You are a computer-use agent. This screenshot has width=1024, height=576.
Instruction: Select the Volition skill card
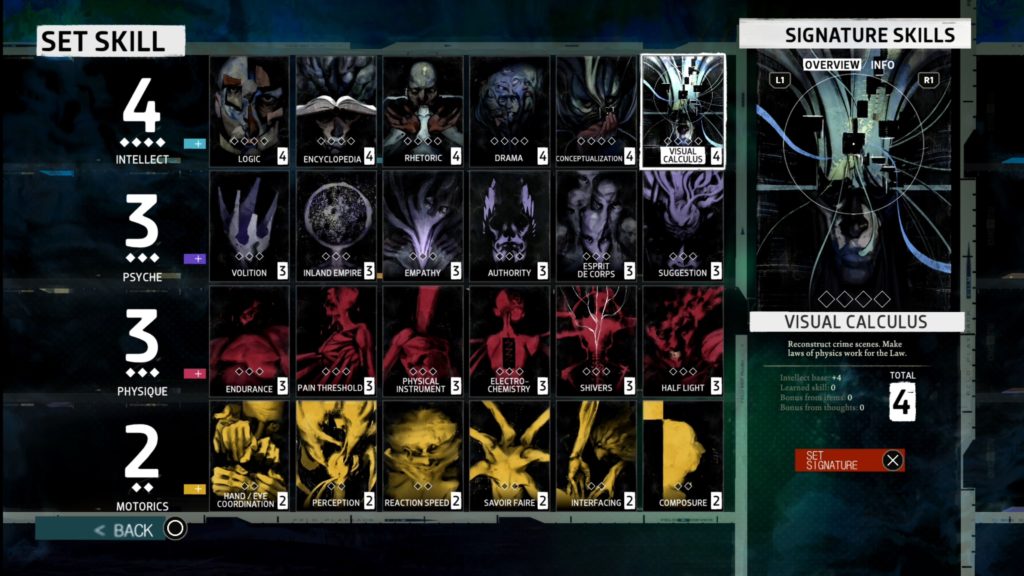pos(249,226)
